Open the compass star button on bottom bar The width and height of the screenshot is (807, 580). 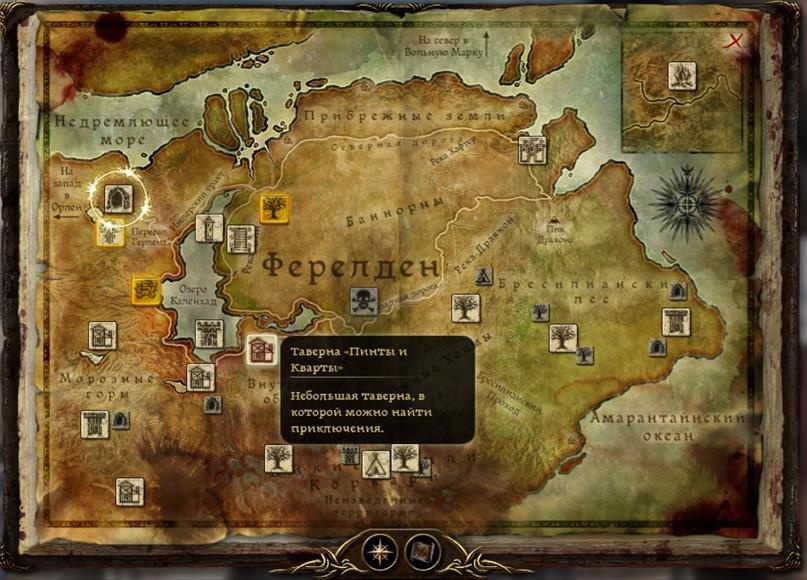[x=379, y=551]
